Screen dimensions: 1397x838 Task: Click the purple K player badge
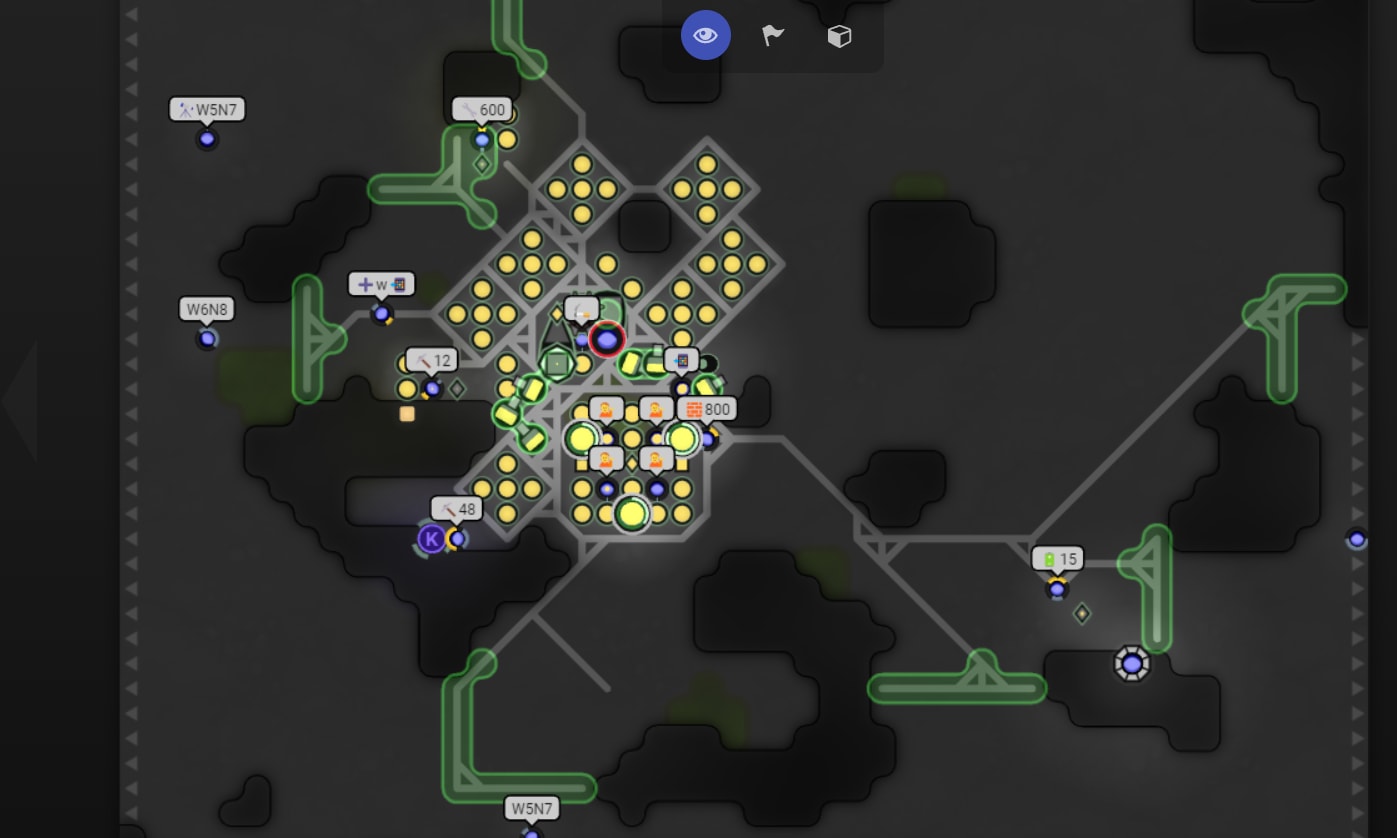(x=430, y=540)
